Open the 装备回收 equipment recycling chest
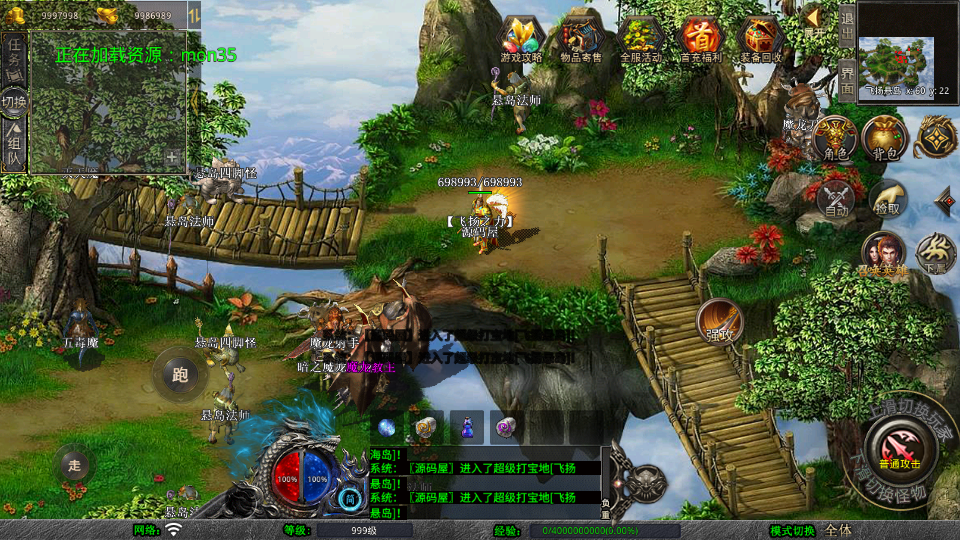Image resolution: width=960 pixels, height=540 pixels. pos(761,39)
